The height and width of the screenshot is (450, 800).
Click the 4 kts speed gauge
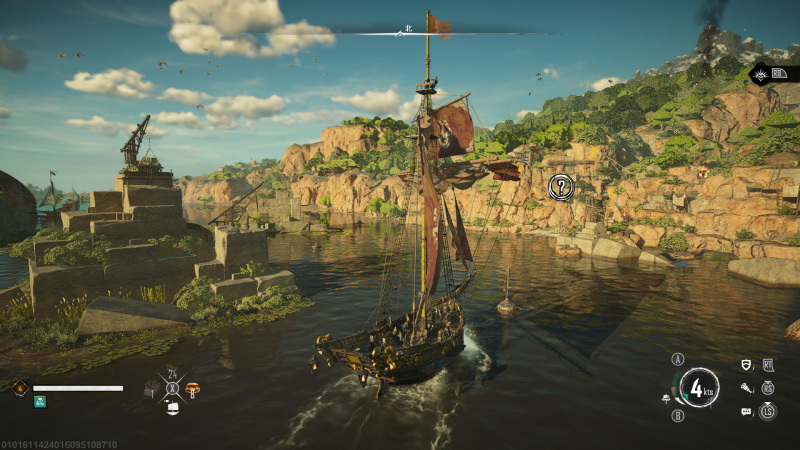pos(699,388)
